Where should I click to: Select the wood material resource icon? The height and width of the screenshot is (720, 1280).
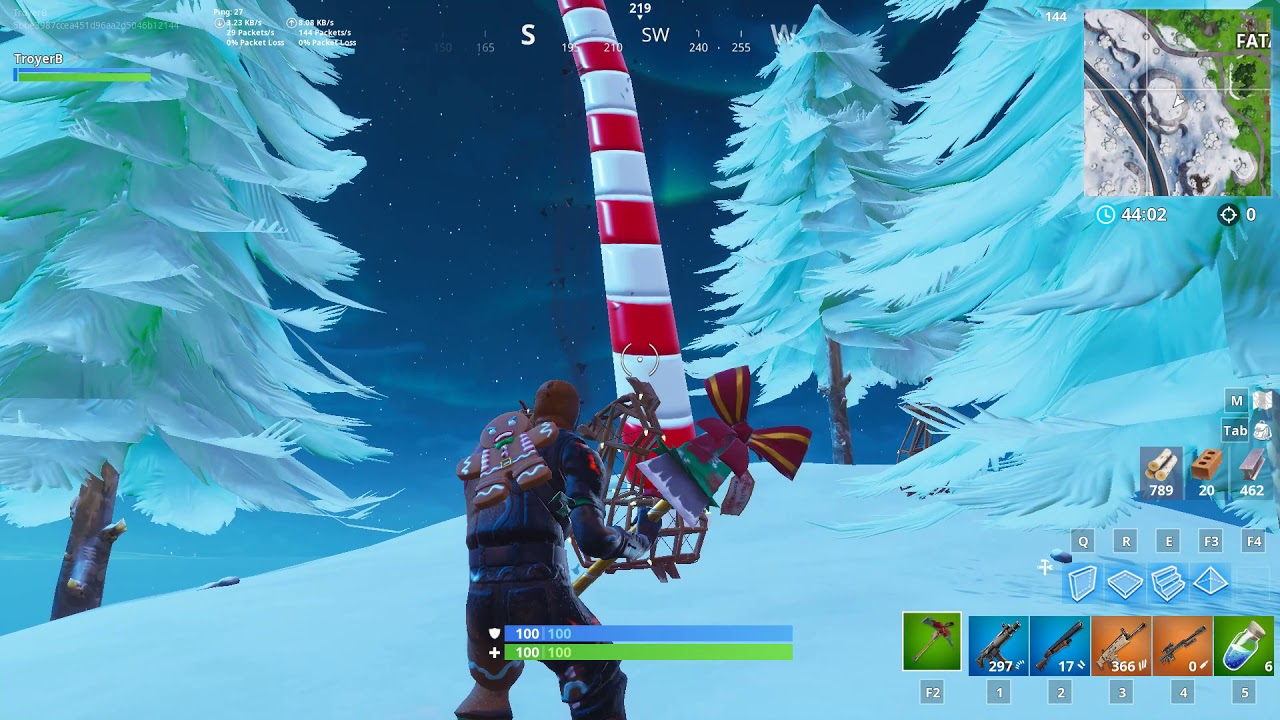coord(1159,465)
